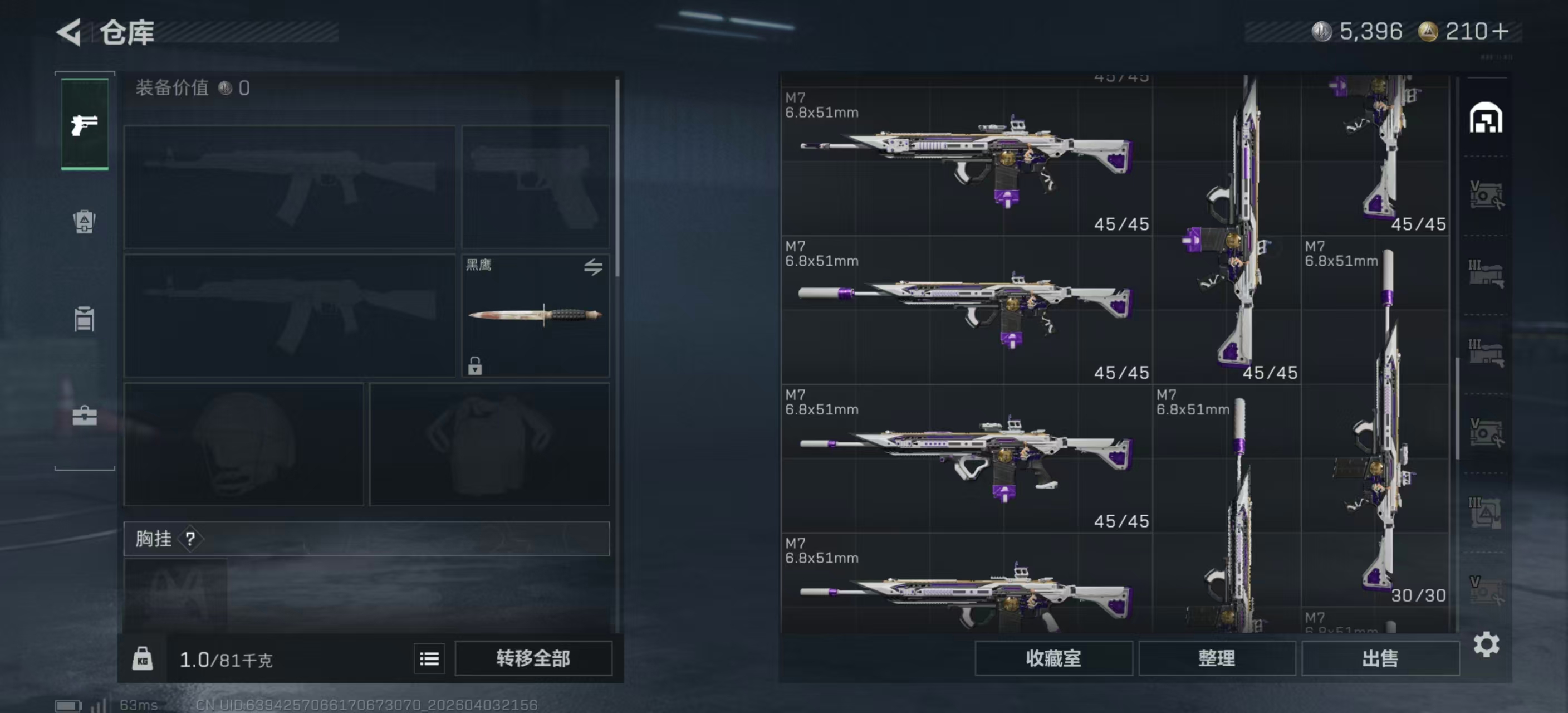Open the 出售 sell menu
This screenshot has height=713, width=1568.
coord(1379,658)
